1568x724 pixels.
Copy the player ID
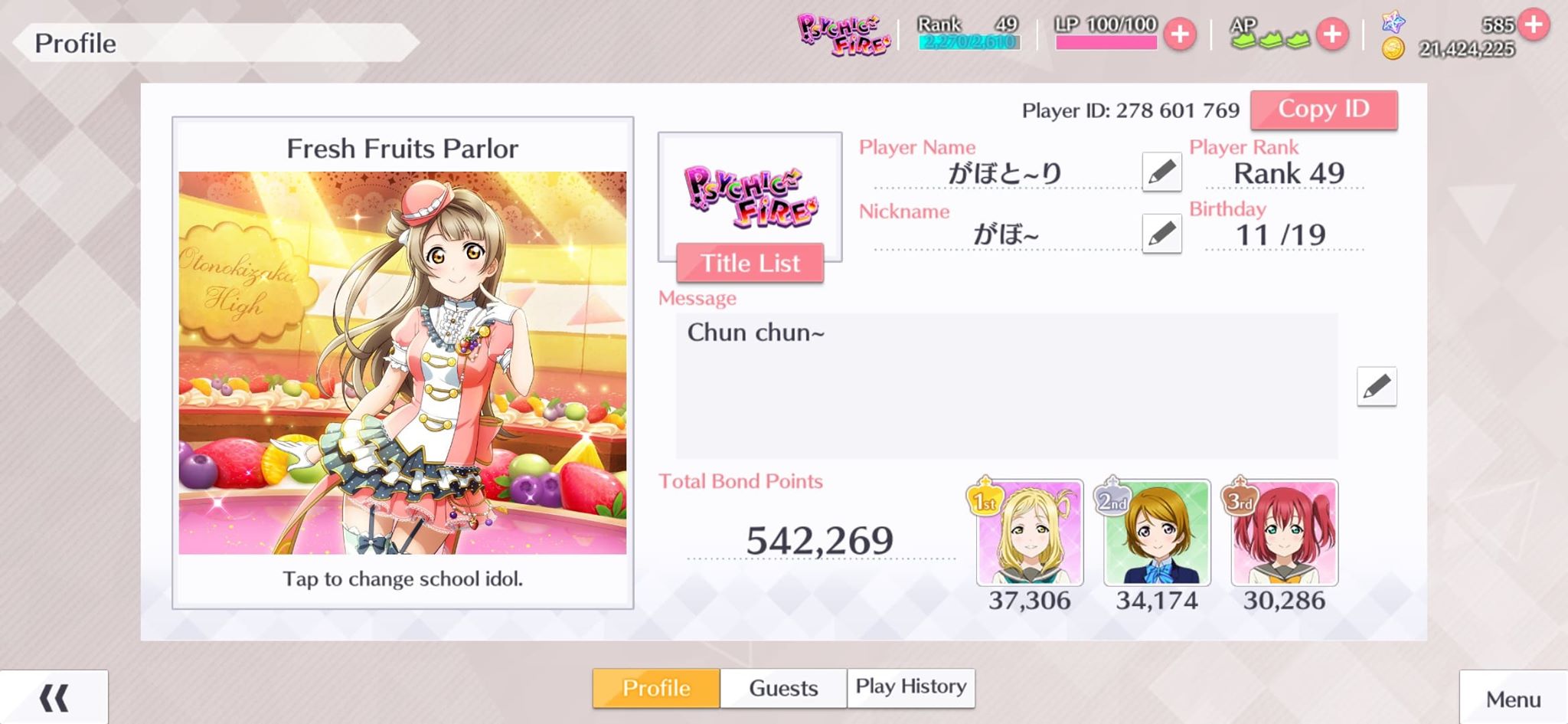[1323, 110]
